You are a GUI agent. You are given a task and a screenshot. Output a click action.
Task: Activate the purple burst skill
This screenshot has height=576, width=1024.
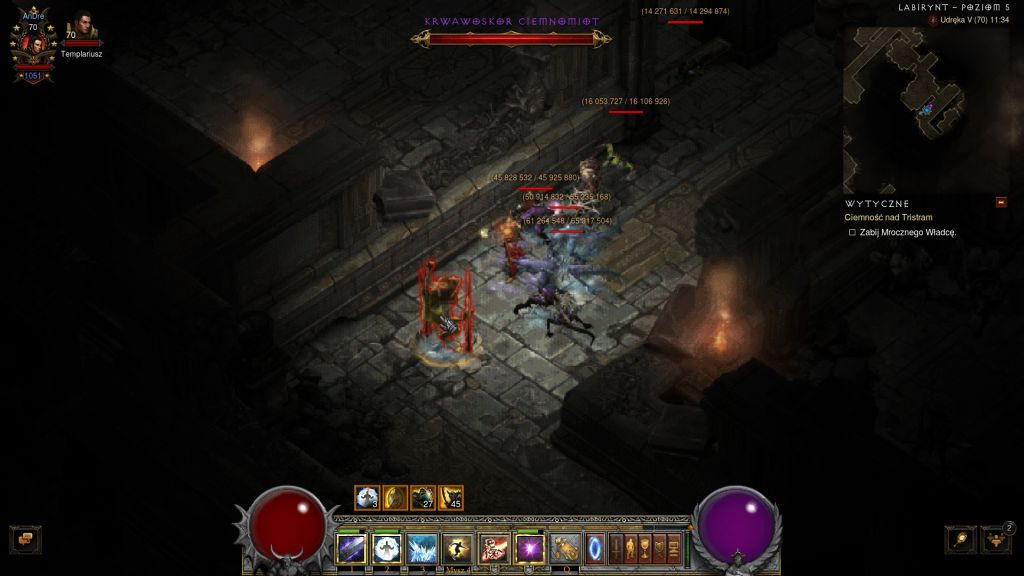point(529,548)
